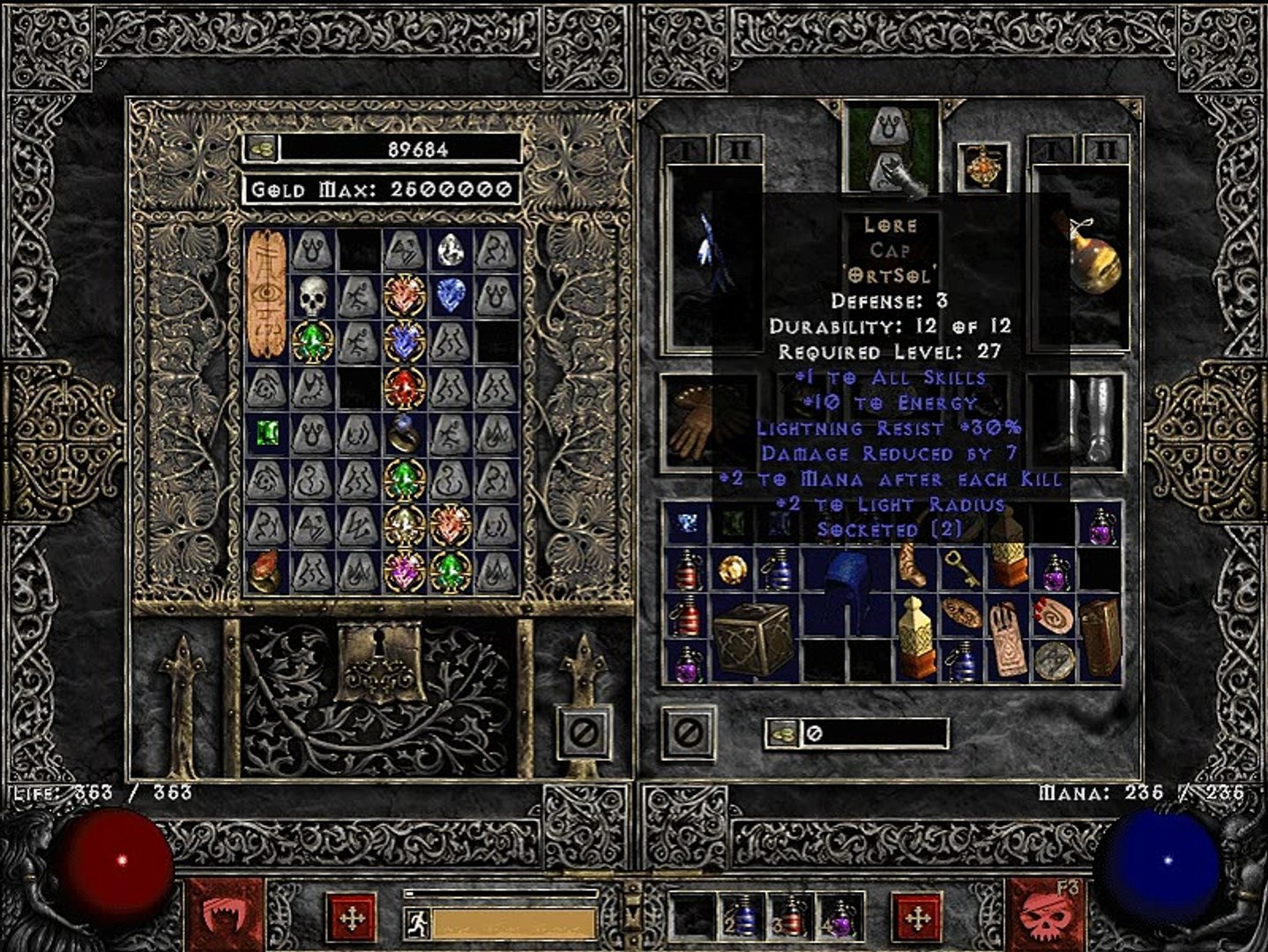Click the inventory gold drop button
This screenshot has width=1268, height=952.
(x=781, y=733)
